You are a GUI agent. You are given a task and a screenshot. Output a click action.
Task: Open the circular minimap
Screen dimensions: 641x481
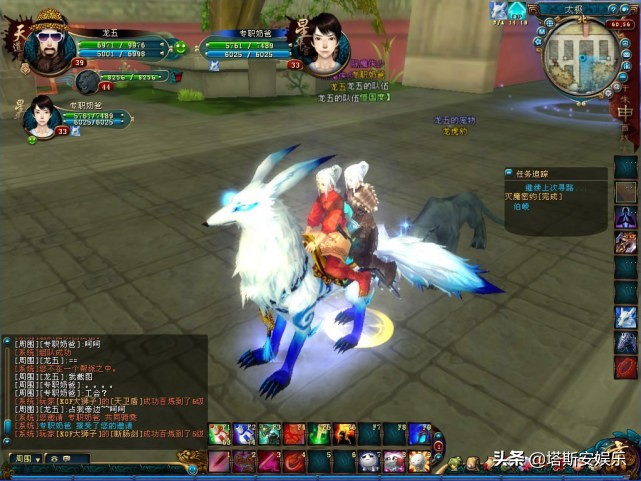[579, 55]
